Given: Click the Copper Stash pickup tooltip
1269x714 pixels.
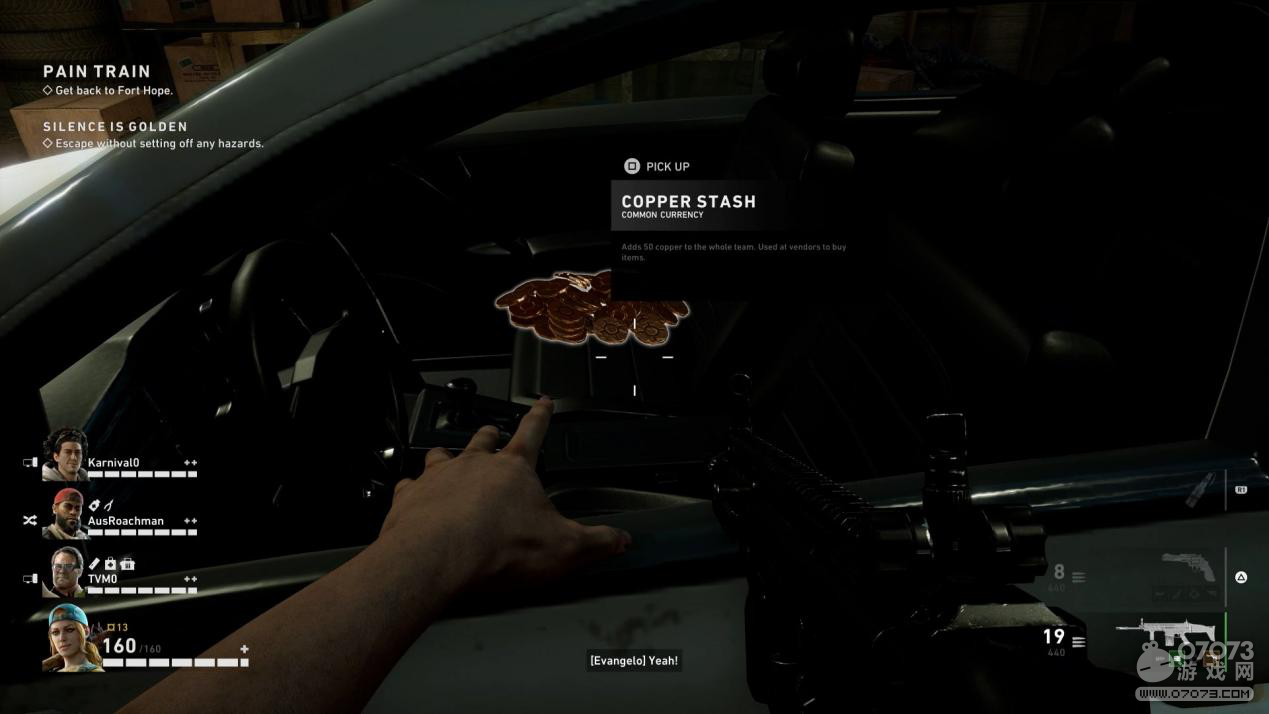Looking at the screenshot, I should (688, 202).
